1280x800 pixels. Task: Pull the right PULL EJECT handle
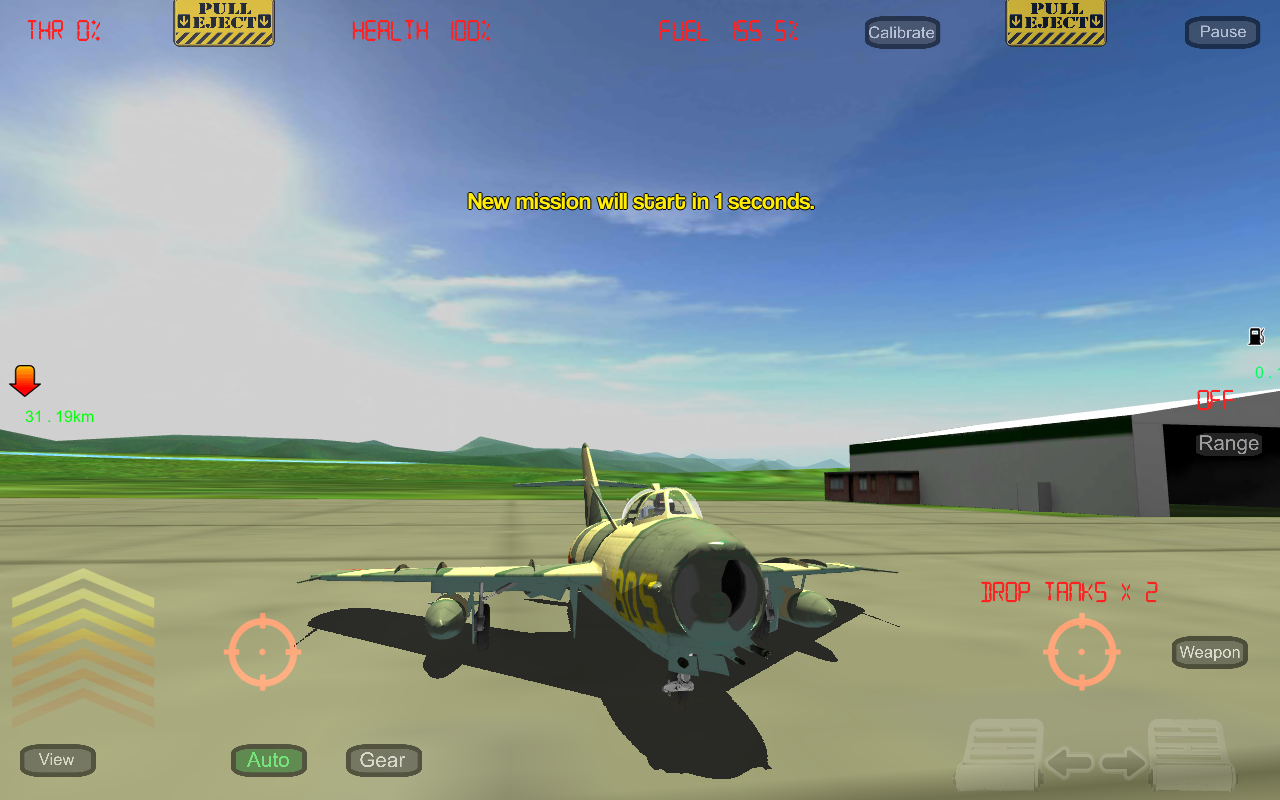1055,22
